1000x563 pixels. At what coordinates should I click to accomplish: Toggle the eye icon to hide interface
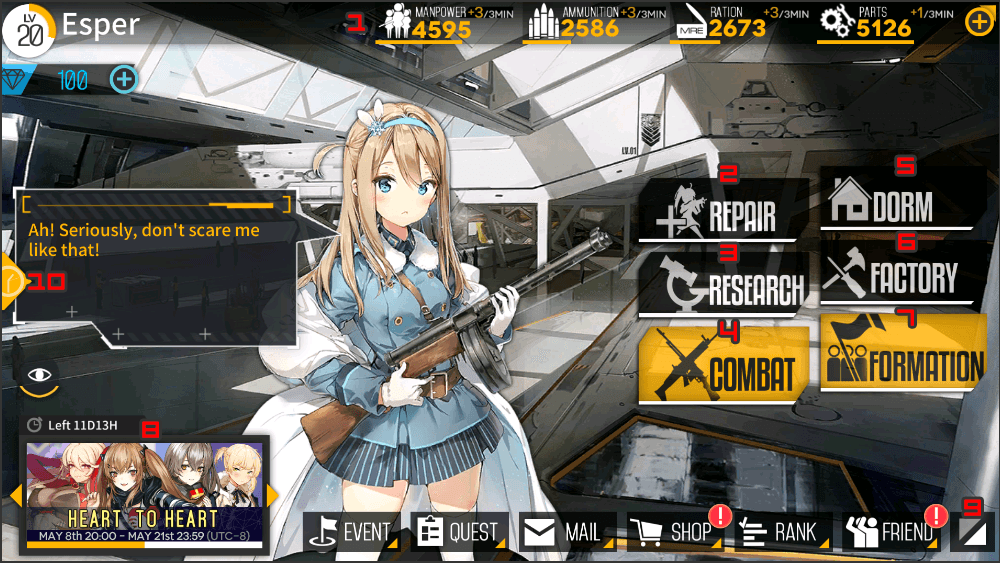pyautogui.click(x=39, y=375)
